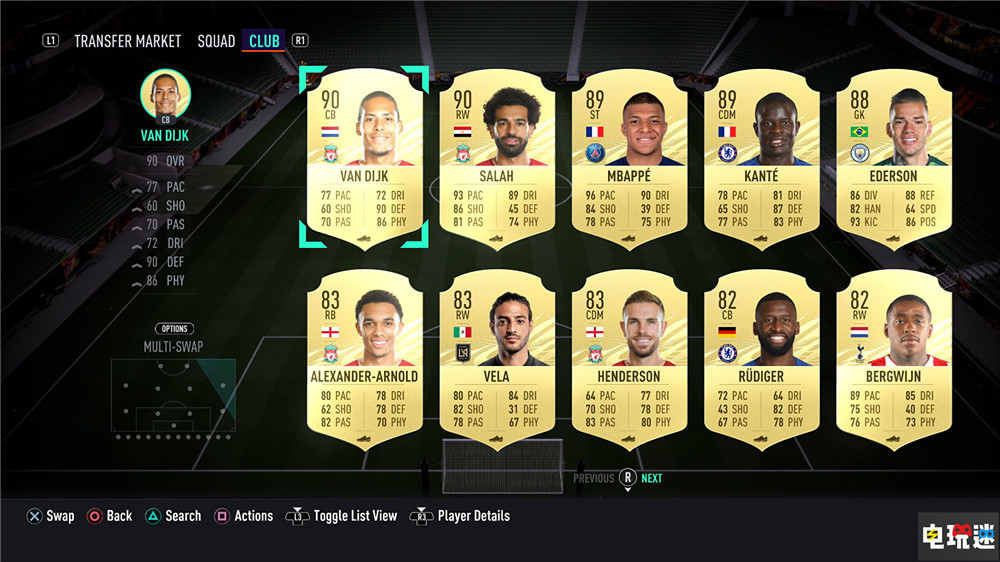Go to the previous page of players

(593, 478)
